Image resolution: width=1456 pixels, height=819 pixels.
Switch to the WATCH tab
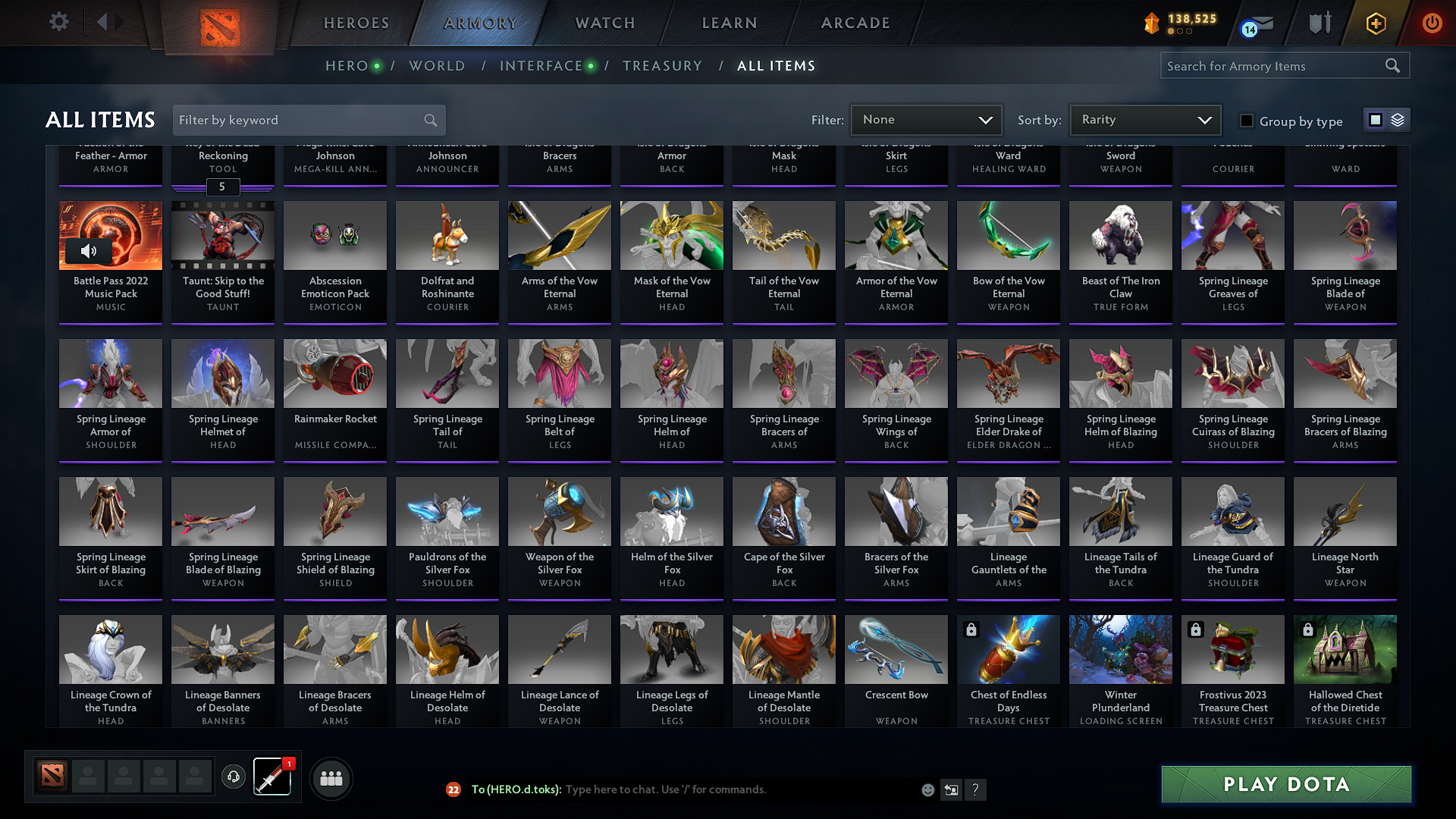(x=603, y=23)
